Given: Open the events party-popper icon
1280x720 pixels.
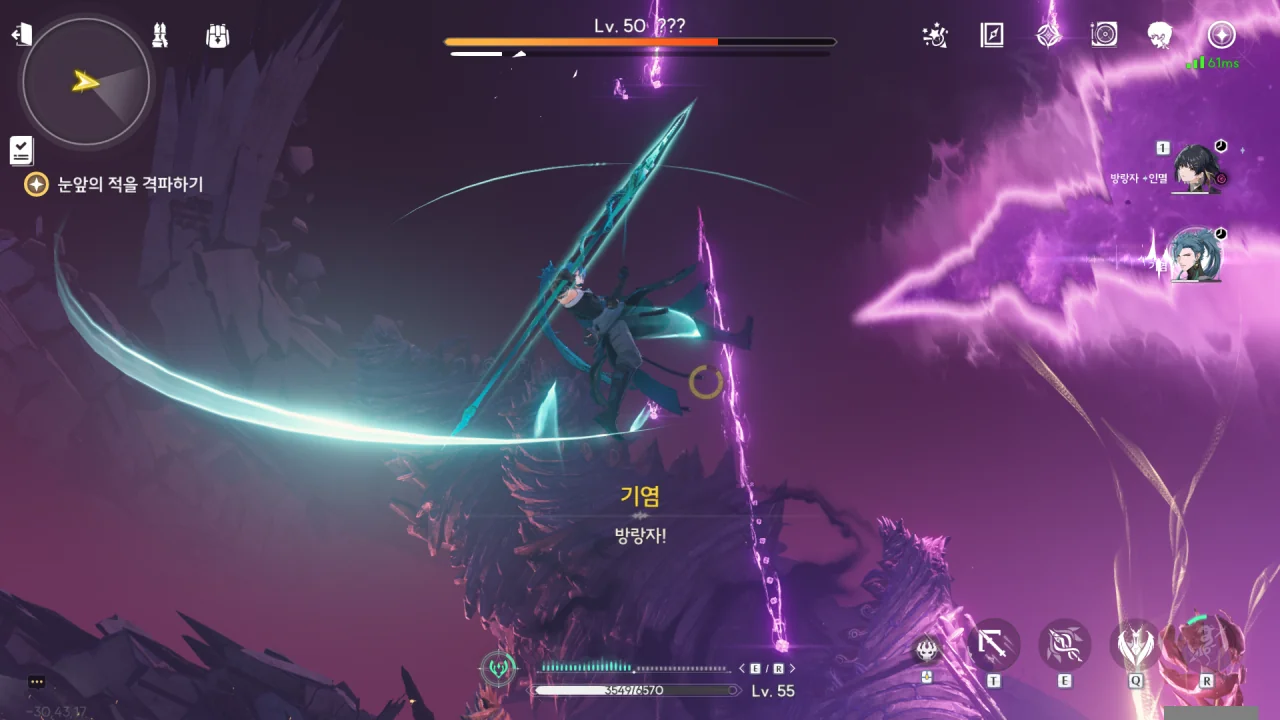Looking at the screenshot, I should (x=935, y=36).
